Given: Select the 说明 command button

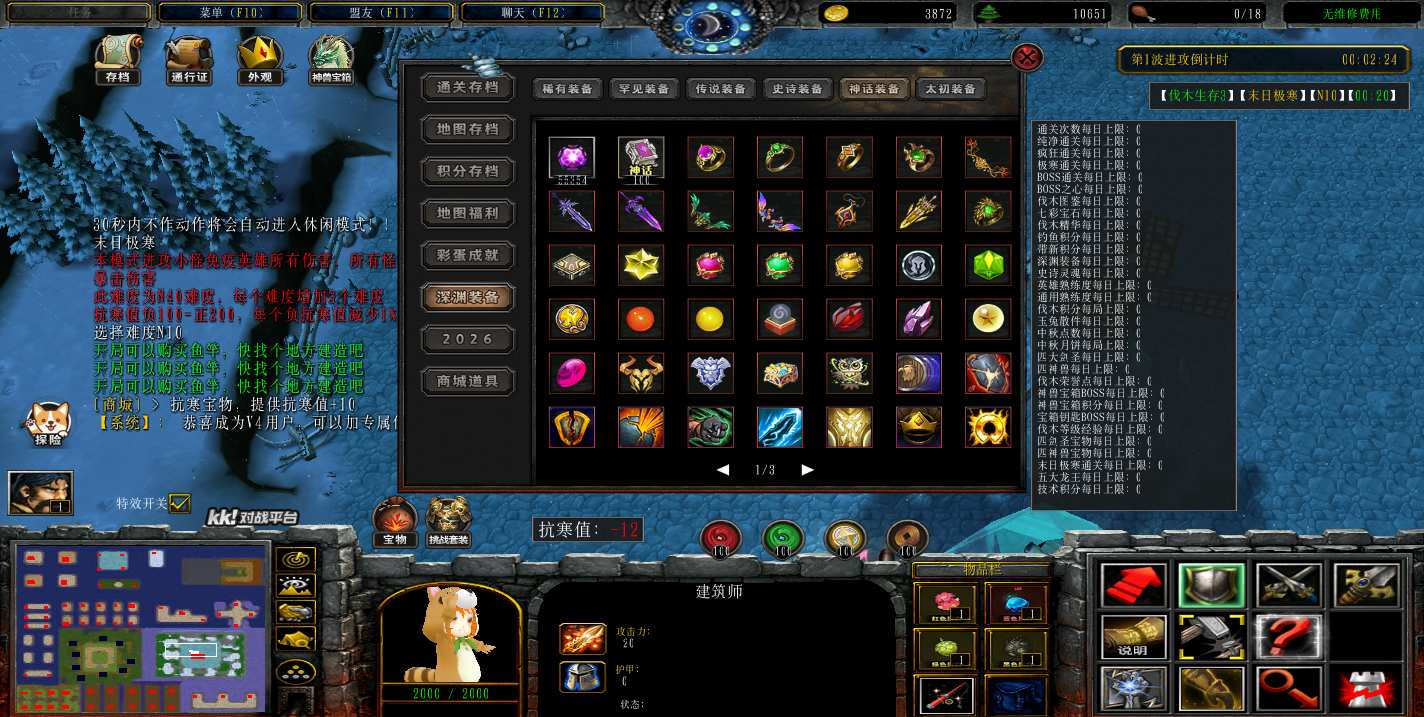Looking at the screenshot, I should coord(1133,636).
